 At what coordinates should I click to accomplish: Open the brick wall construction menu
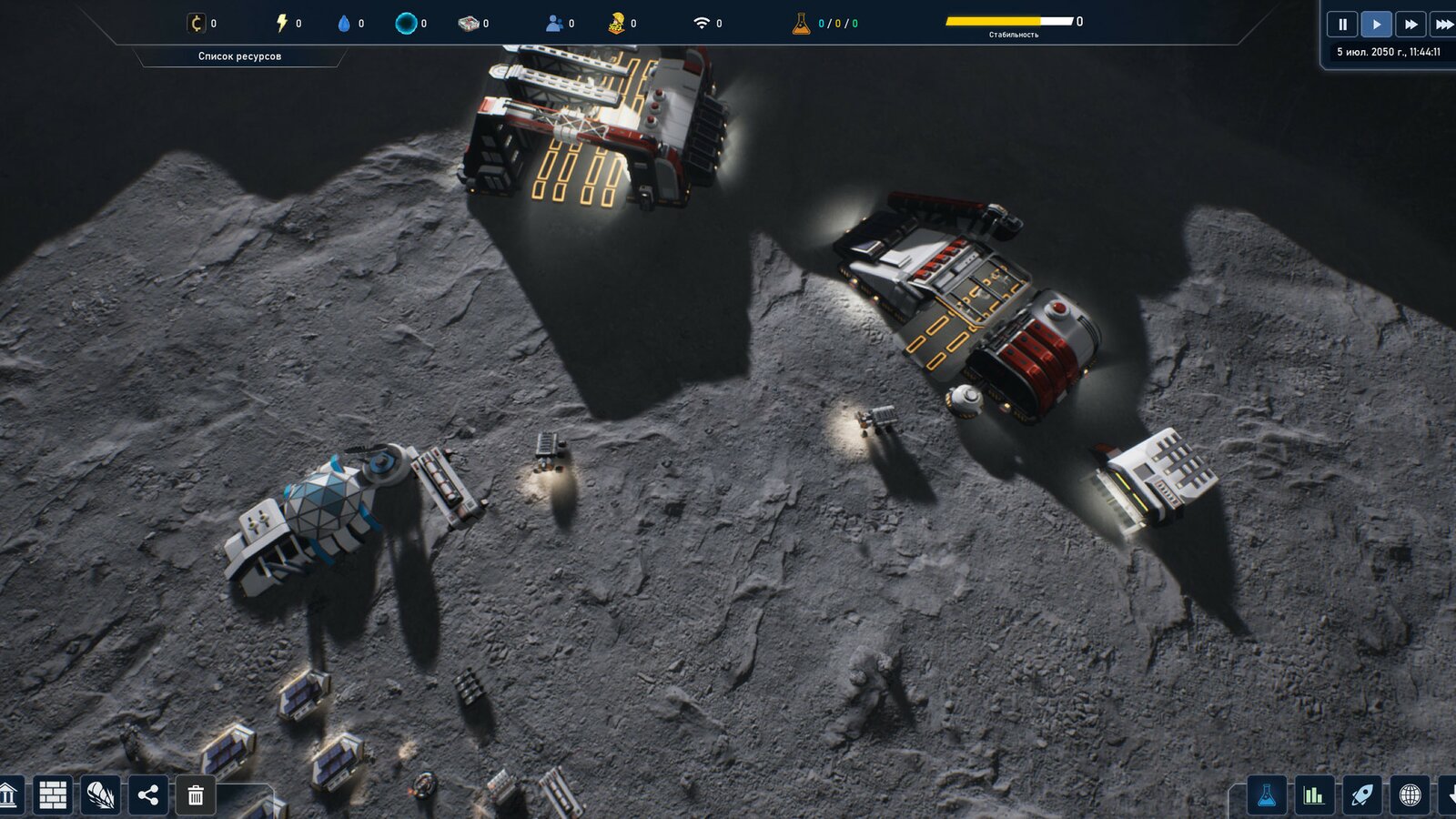[53, 795]
